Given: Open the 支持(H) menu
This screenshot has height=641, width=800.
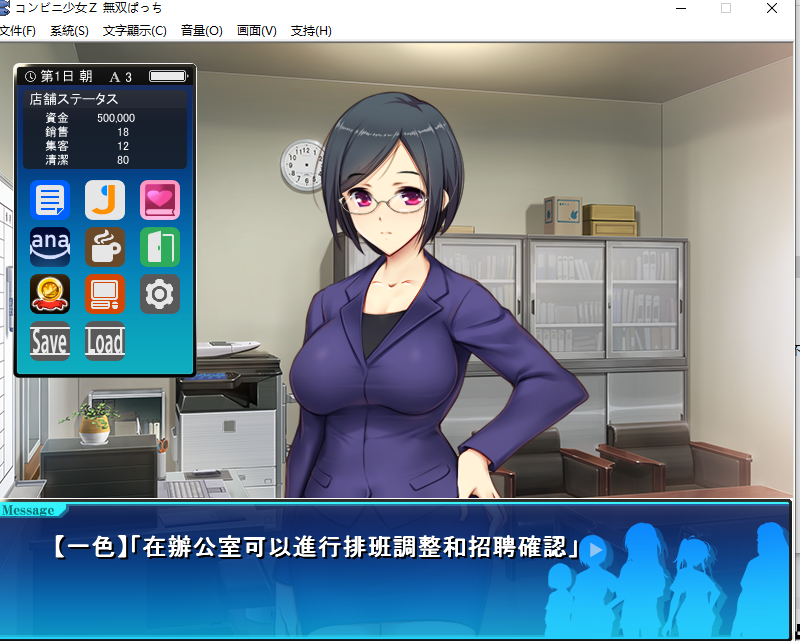Looking at the screenshot, I should 311,31.
